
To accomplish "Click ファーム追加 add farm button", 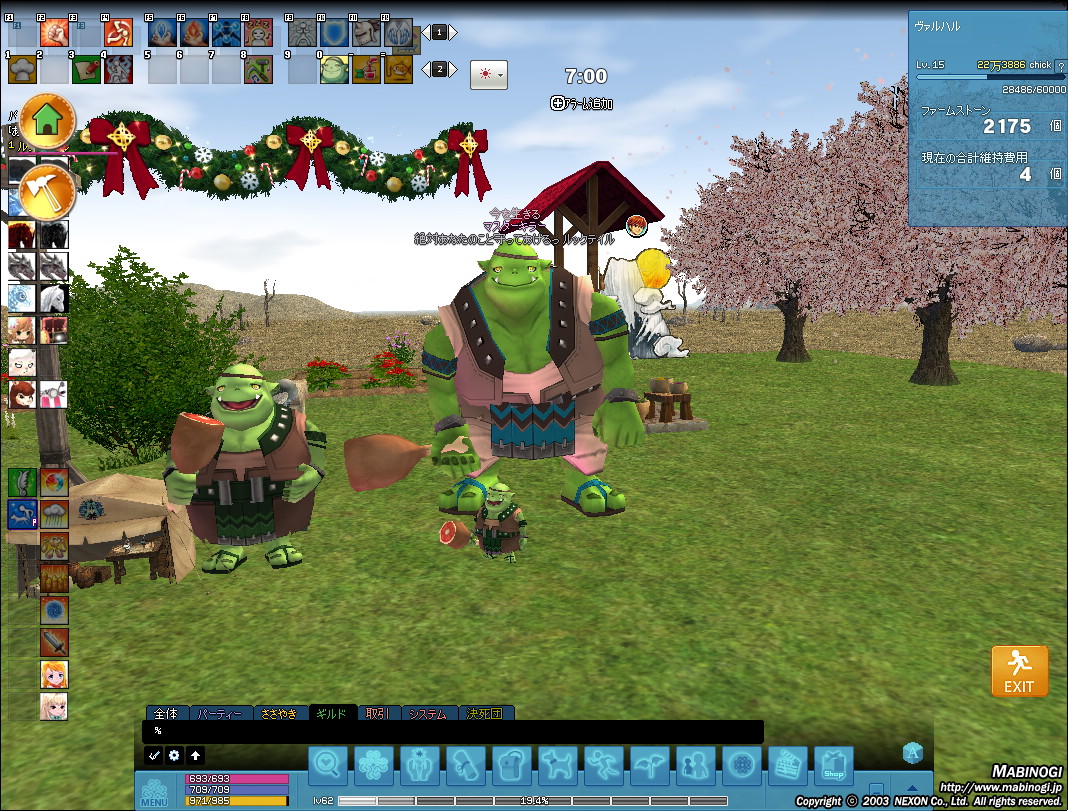I will pyautogui.click(x=581, y=103).
